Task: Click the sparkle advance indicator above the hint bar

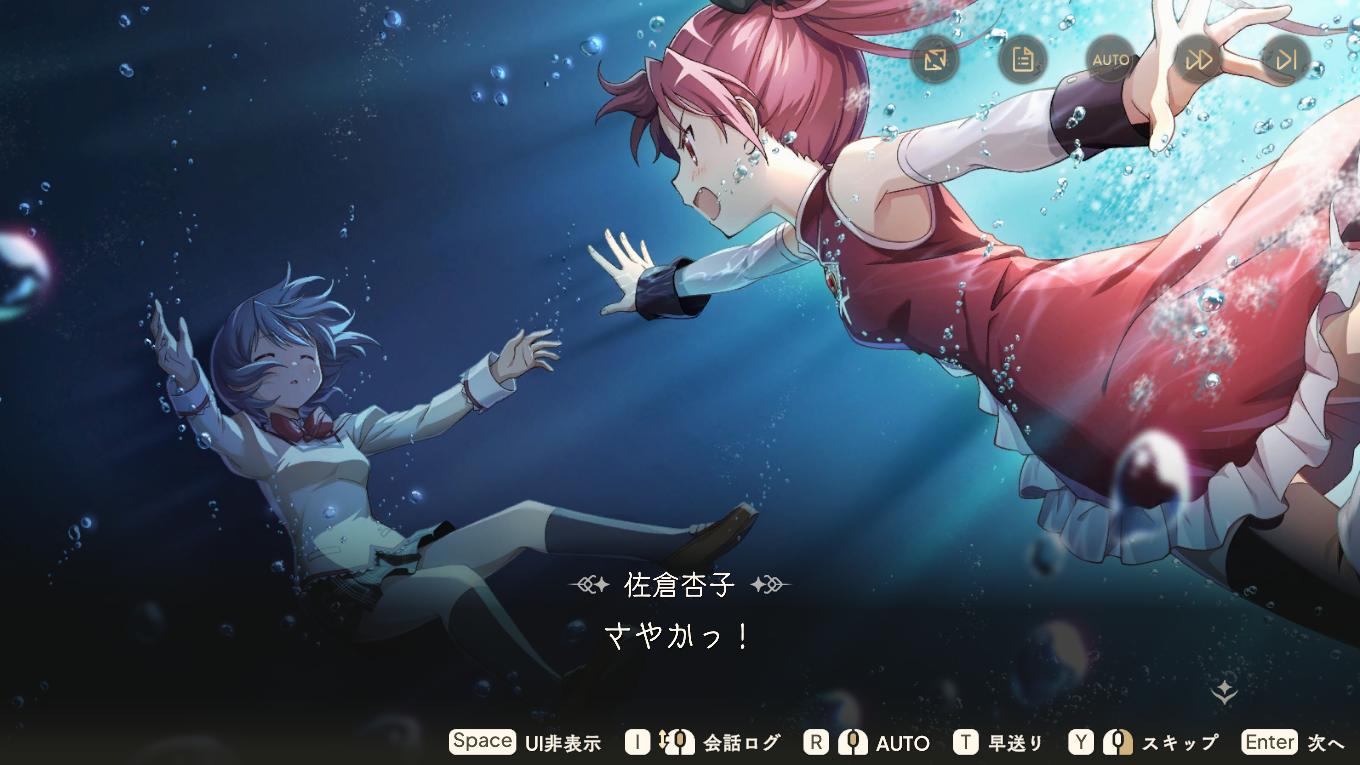Action: point(1224,692)
